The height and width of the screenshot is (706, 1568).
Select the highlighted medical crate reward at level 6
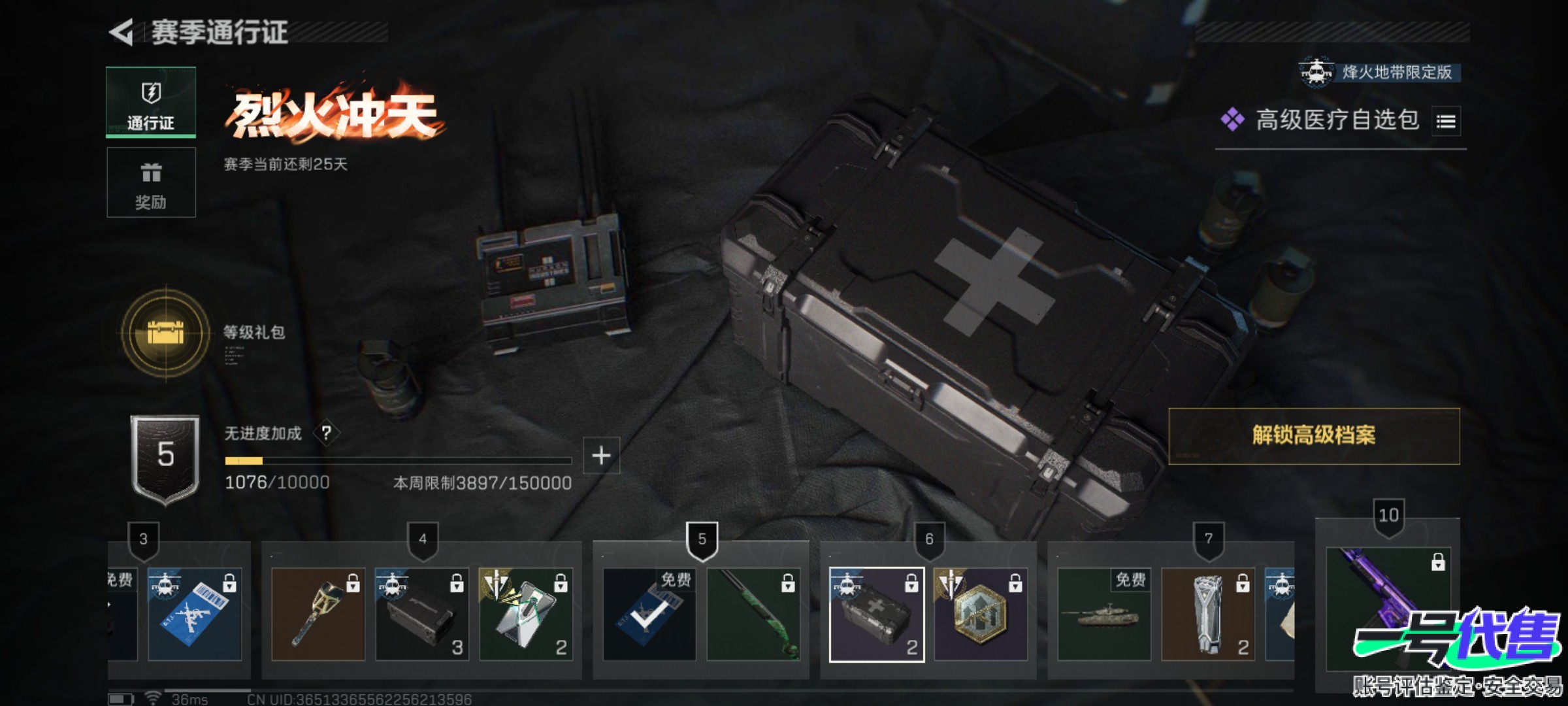[876, 614]
